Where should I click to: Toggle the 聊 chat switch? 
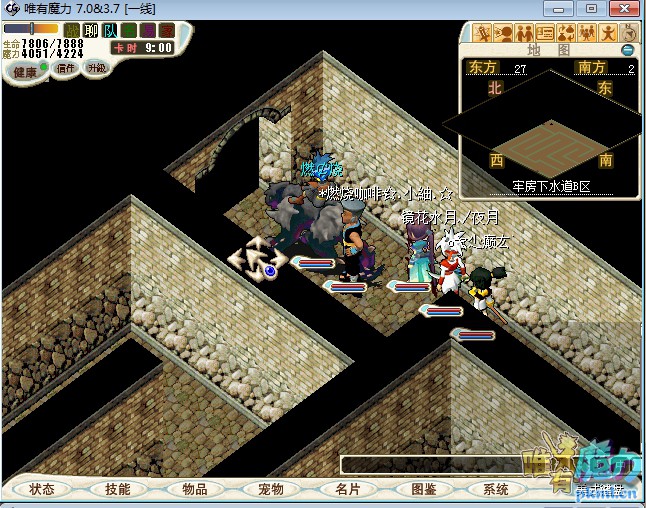pyautogui.click(x=90, y=30)
